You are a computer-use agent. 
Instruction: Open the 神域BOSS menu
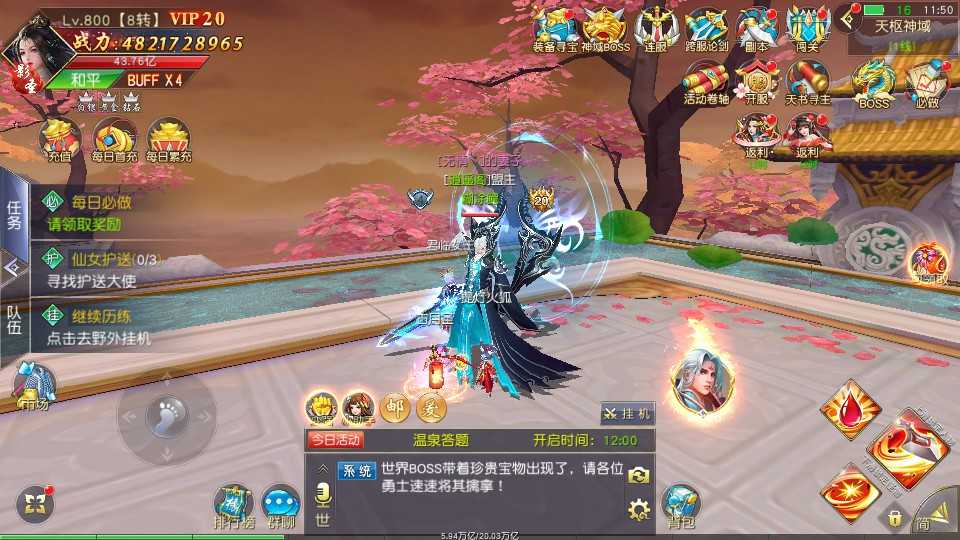(604, 28)
